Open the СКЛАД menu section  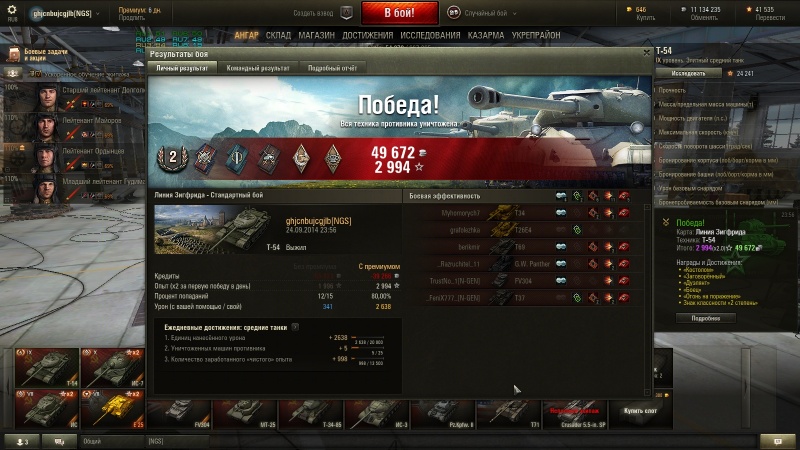tap(279, 34)
